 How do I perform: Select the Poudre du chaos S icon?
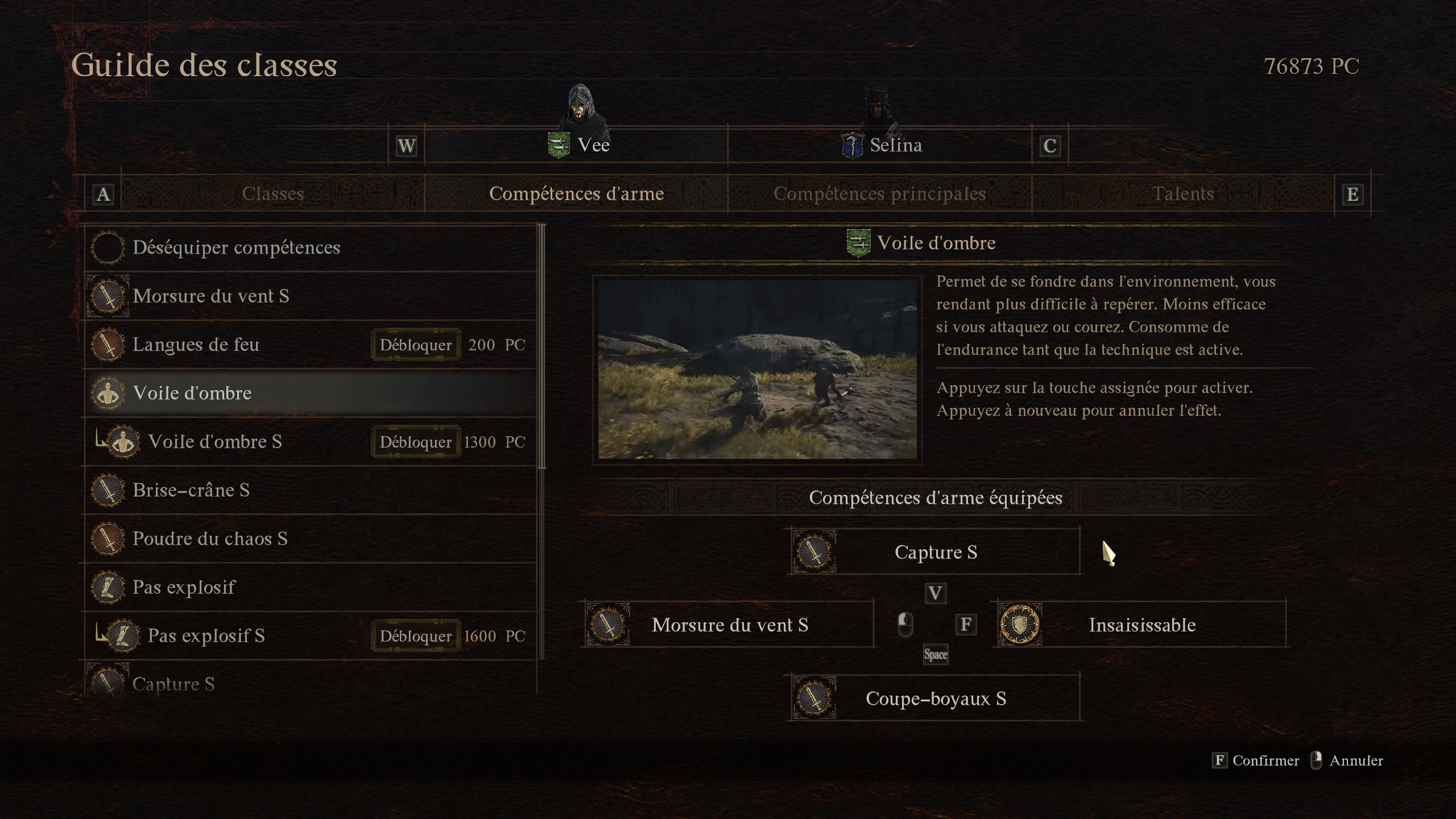(x=108, y=539)
